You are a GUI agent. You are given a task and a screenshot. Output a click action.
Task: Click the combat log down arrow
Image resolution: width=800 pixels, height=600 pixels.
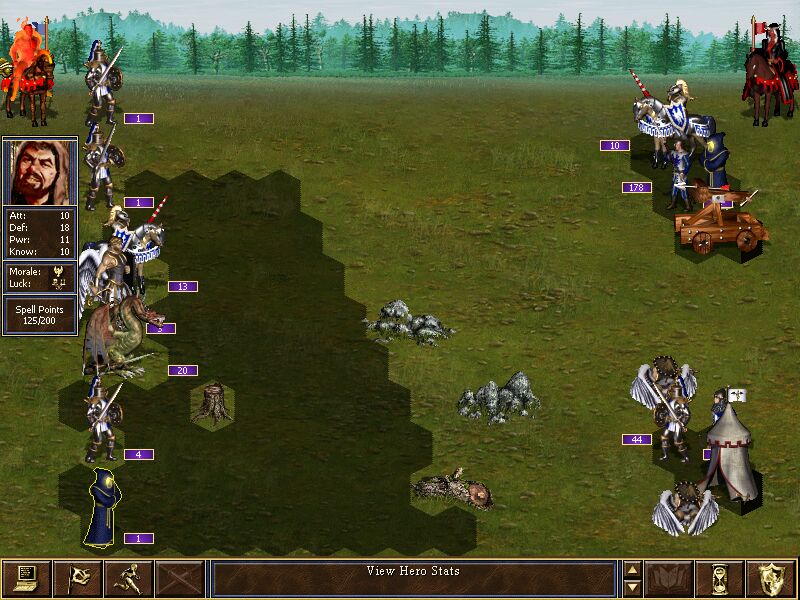coord(632,587)
